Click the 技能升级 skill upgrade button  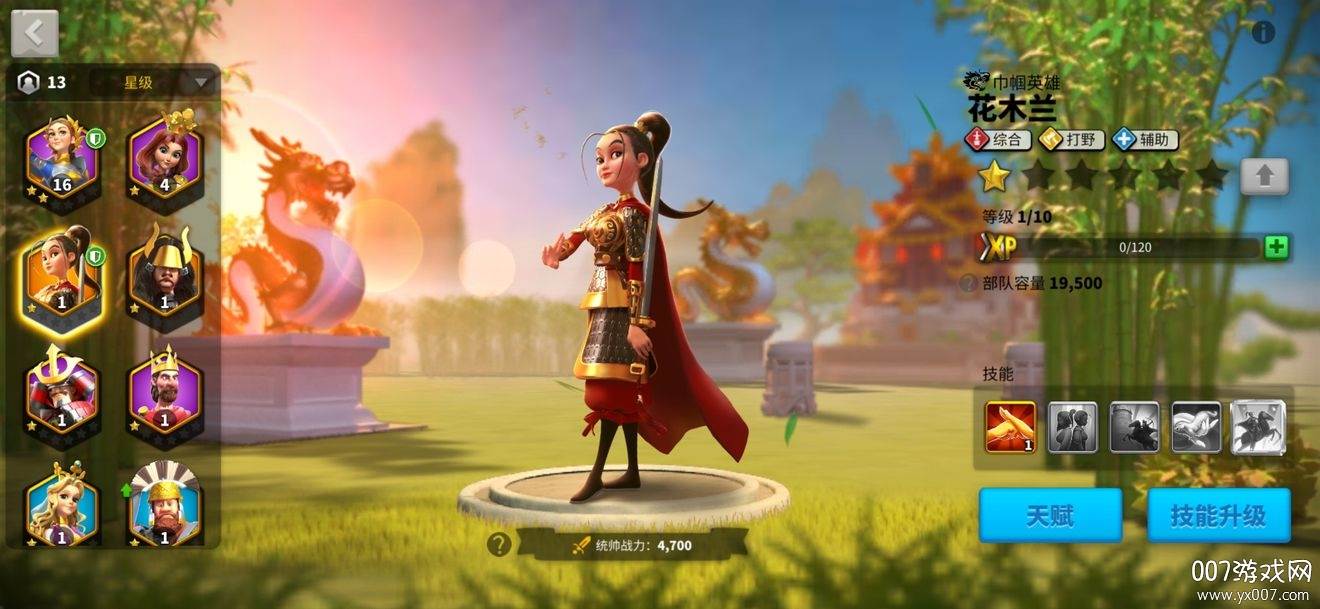(x=1218, y=515)
